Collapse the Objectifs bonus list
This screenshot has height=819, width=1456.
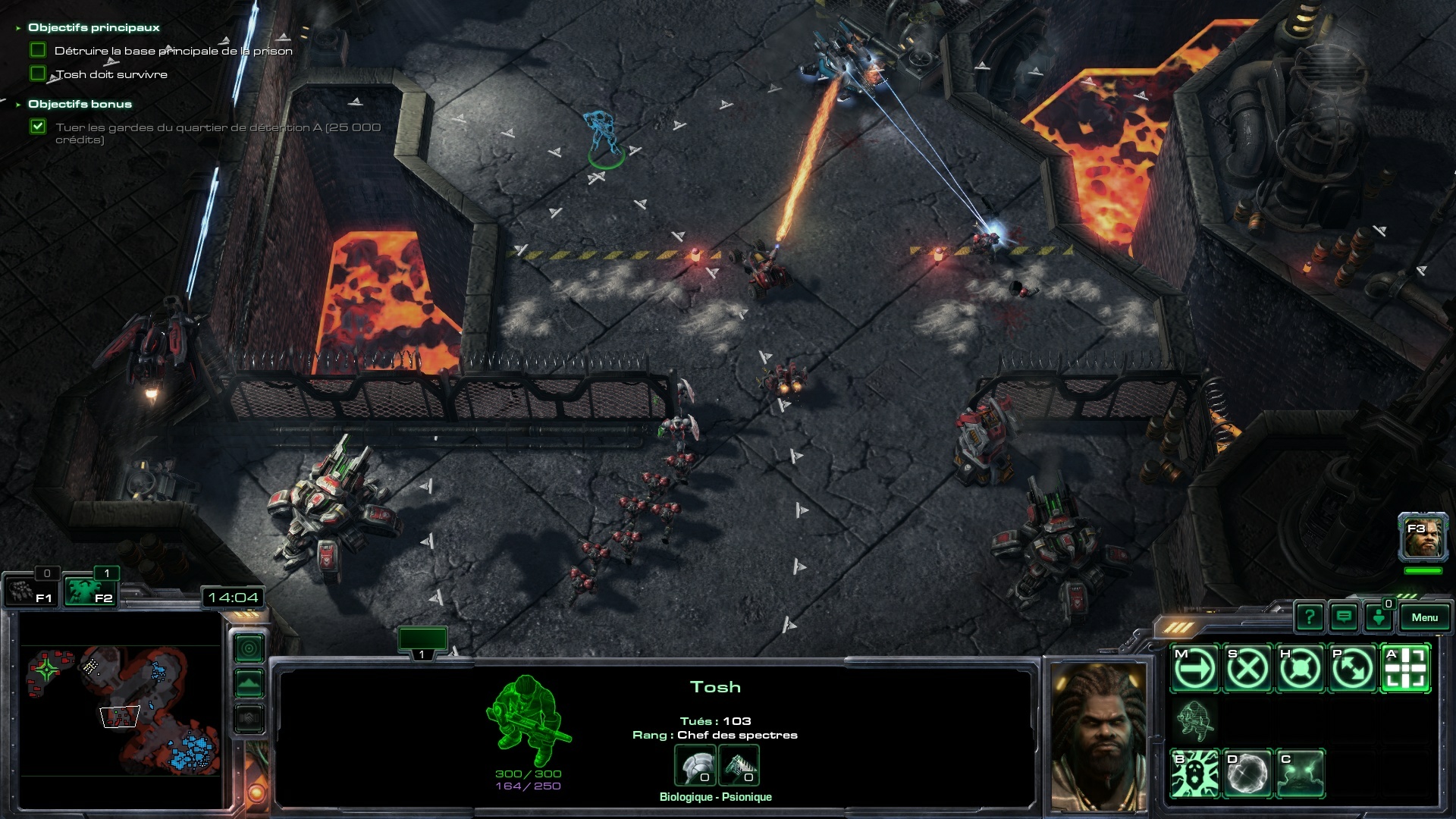point(18,105)
